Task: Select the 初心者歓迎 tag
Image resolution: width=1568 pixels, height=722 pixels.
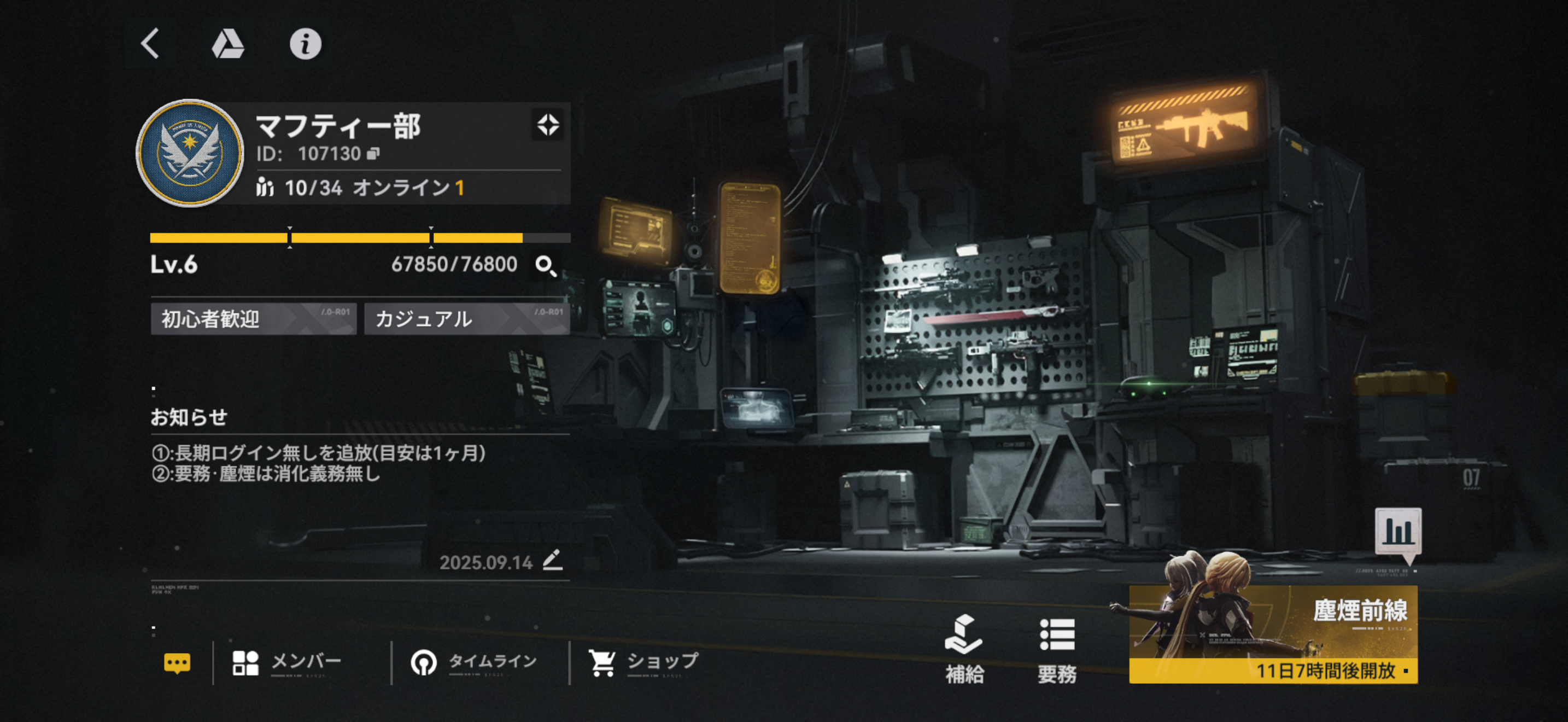Action: tap(253, 319)
